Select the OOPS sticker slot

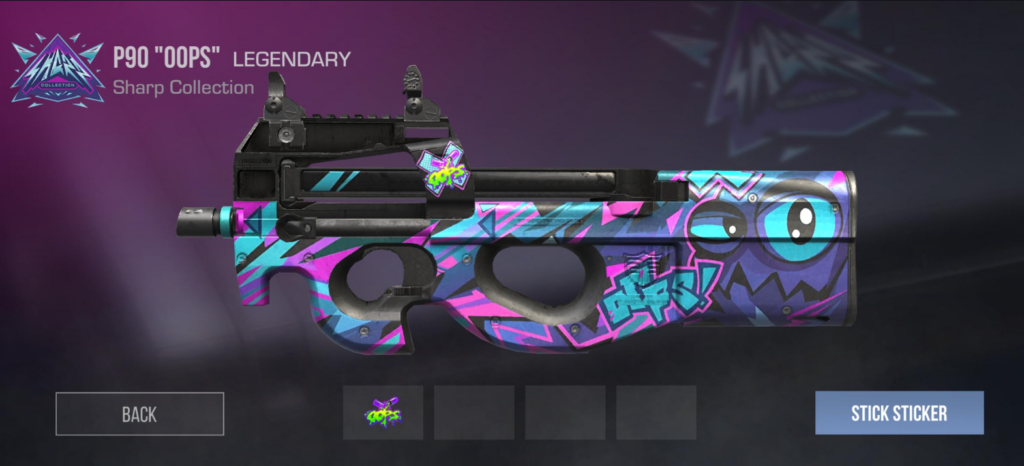click(x=383, y=412)
